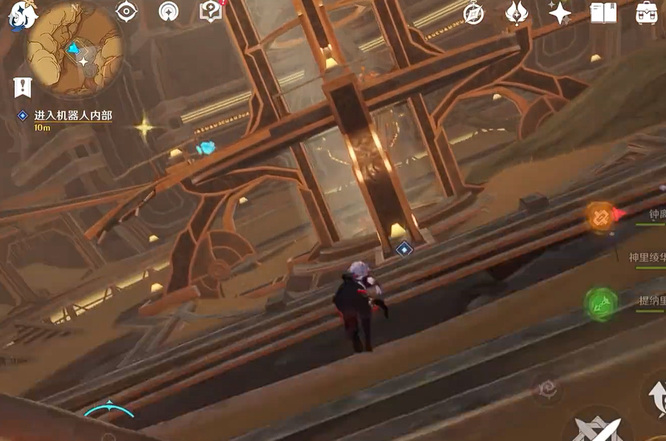The height and width of the screenshot is (441, 666).
Task: Switch to party member 提纳里
Action: point(602,300)
